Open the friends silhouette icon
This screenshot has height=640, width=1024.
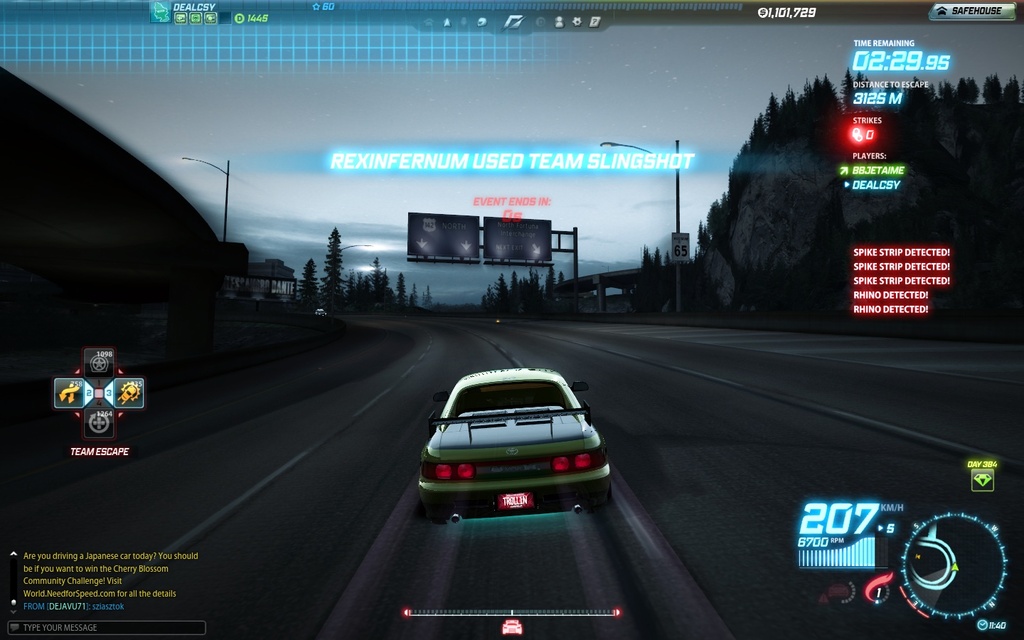[x=559, y=21]
